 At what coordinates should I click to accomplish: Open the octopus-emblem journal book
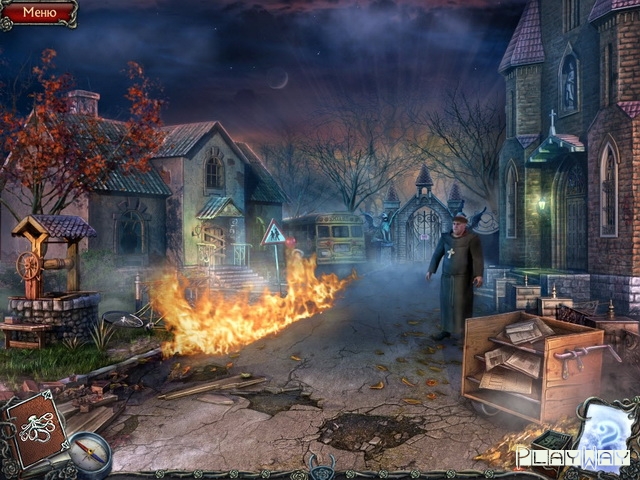pyautogui.click(x=37, y=427)
